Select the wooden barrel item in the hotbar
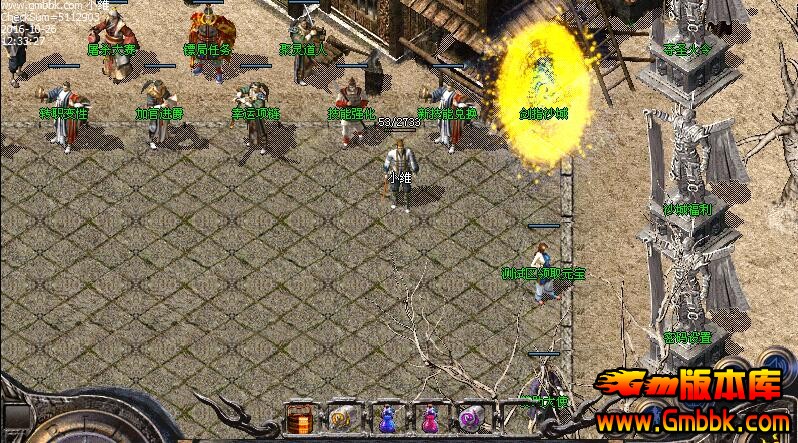798x443 pixels. [x=298, y=416]
